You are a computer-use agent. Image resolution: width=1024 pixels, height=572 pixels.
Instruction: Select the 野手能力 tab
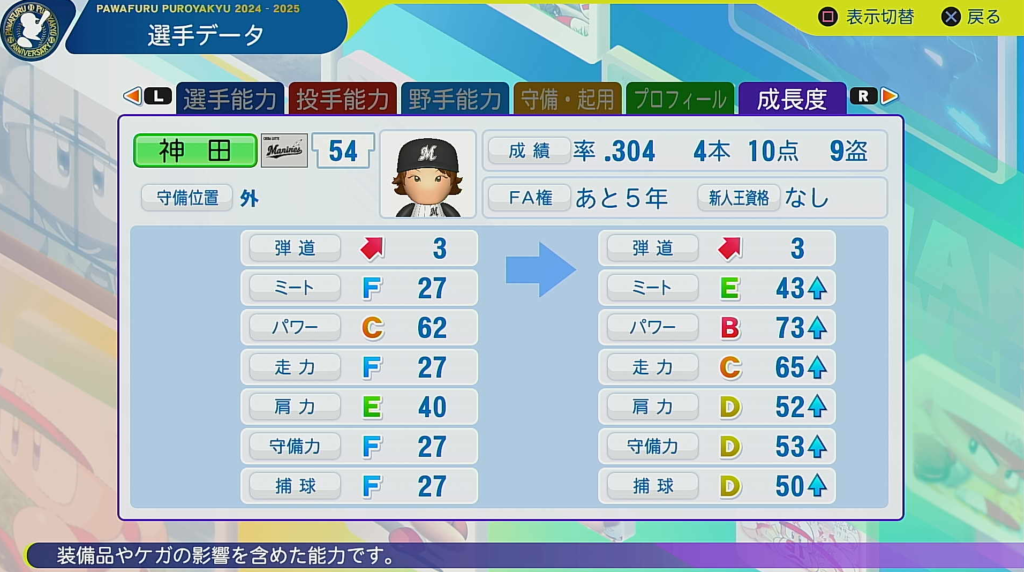click(455, 99)
